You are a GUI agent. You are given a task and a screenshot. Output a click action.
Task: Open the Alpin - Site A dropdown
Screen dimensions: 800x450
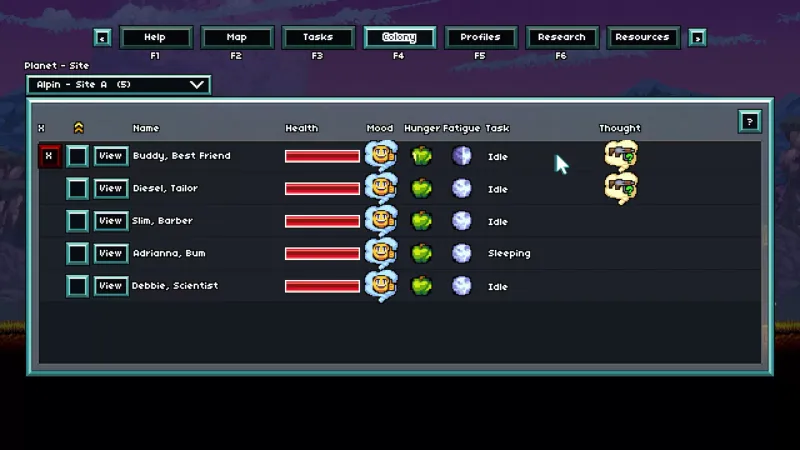pyautogui.click(x=118, y=85)
